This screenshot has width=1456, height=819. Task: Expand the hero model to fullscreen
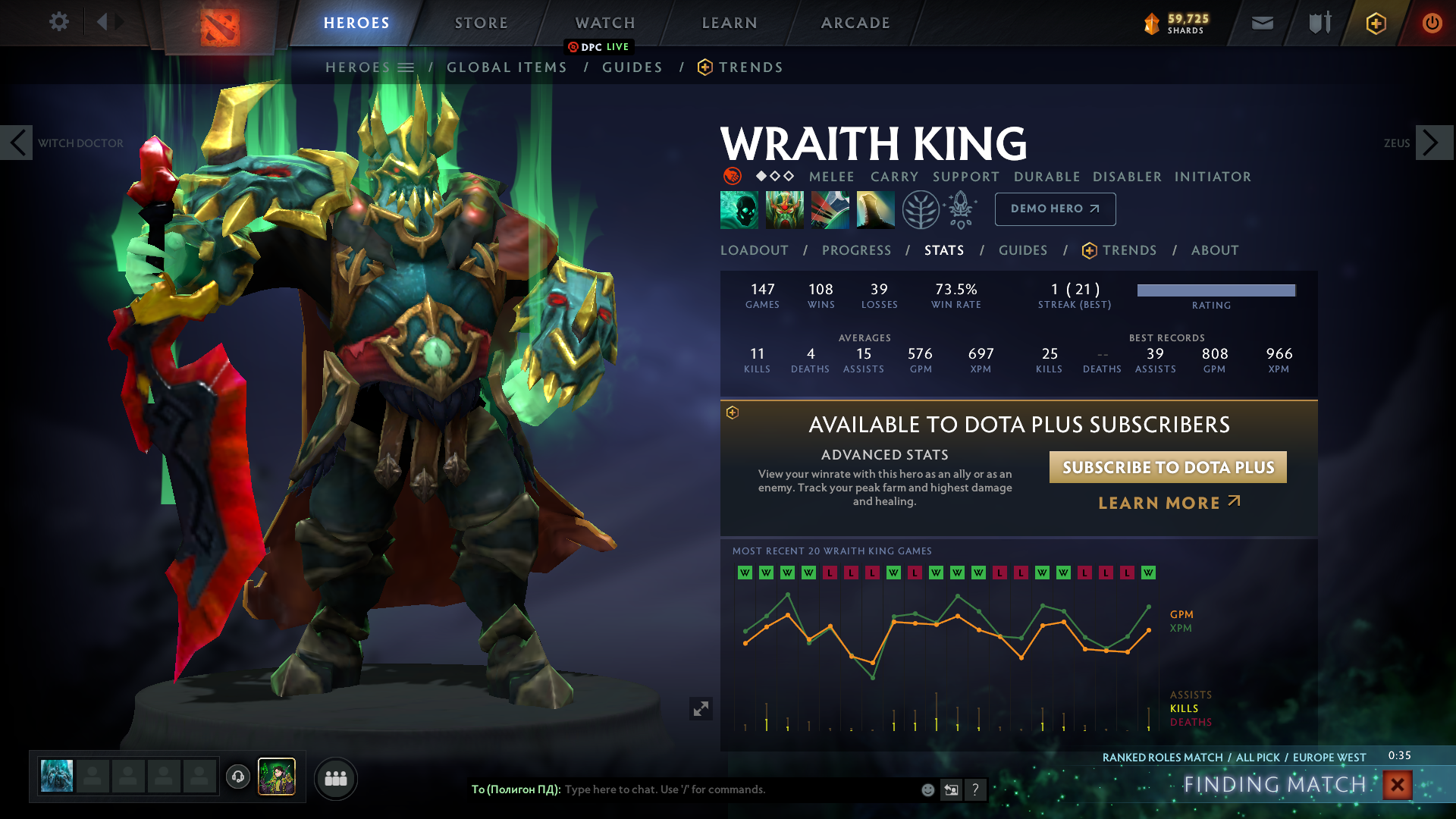pyautogui.click(x=701, y=708)
